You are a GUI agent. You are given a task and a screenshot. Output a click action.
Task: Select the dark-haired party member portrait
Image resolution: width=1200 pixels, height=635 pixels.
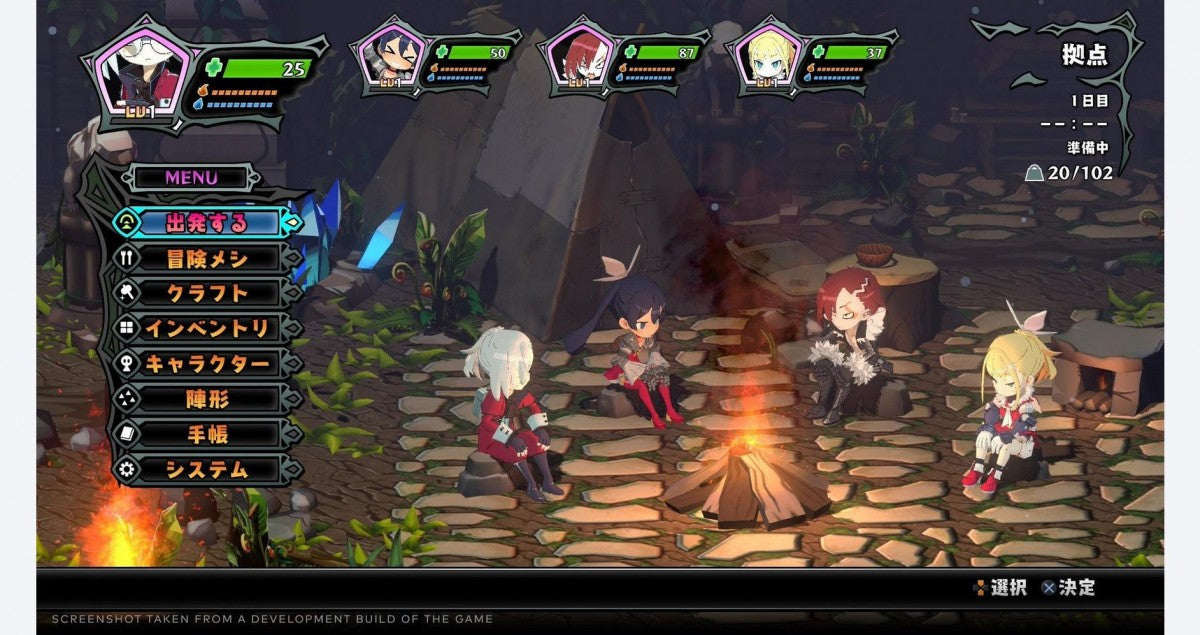(x=387, y=57)
